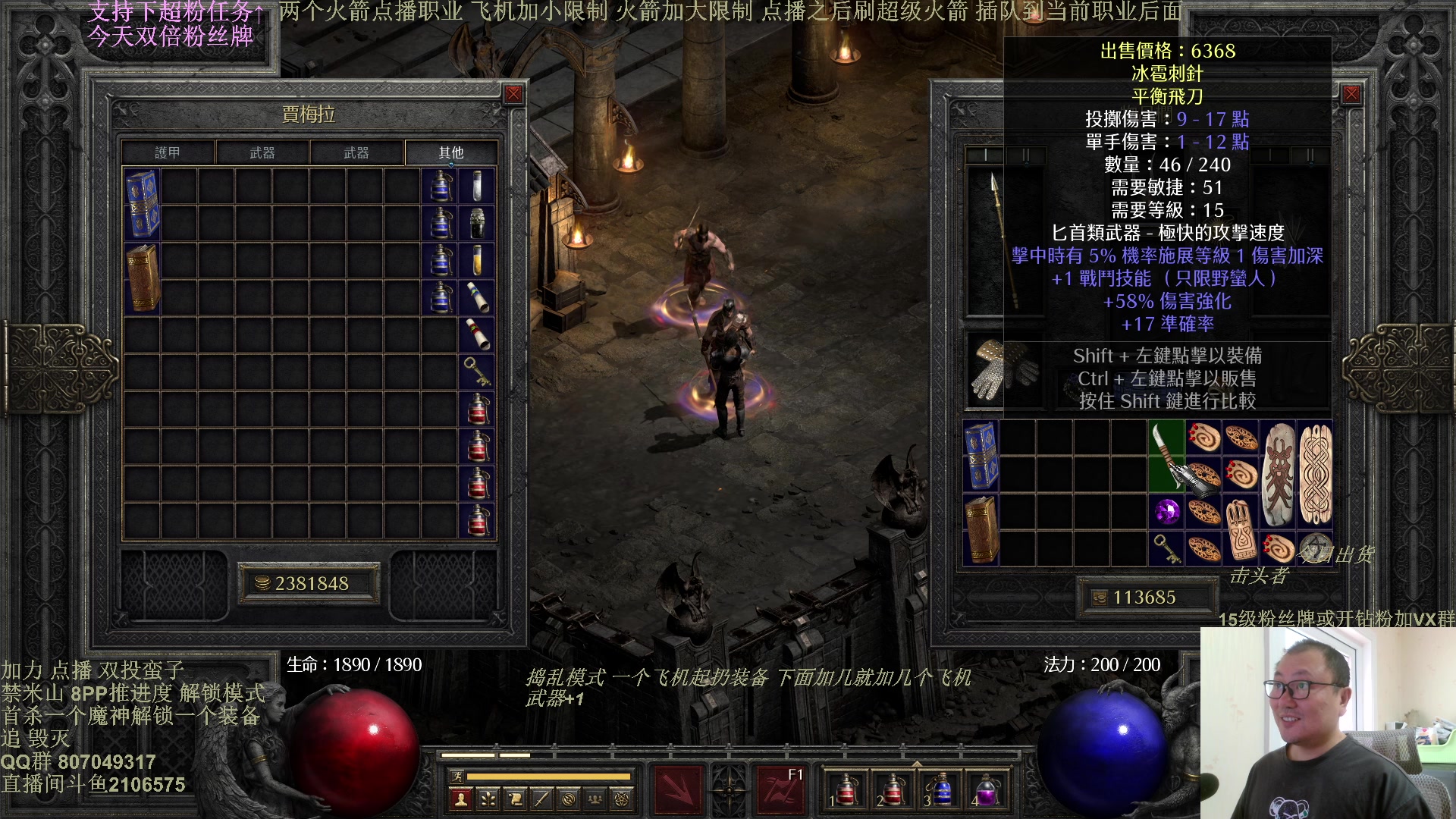Select the key in player inventory
Viewport: 1456px width, 819px height.
(1167, 548)
